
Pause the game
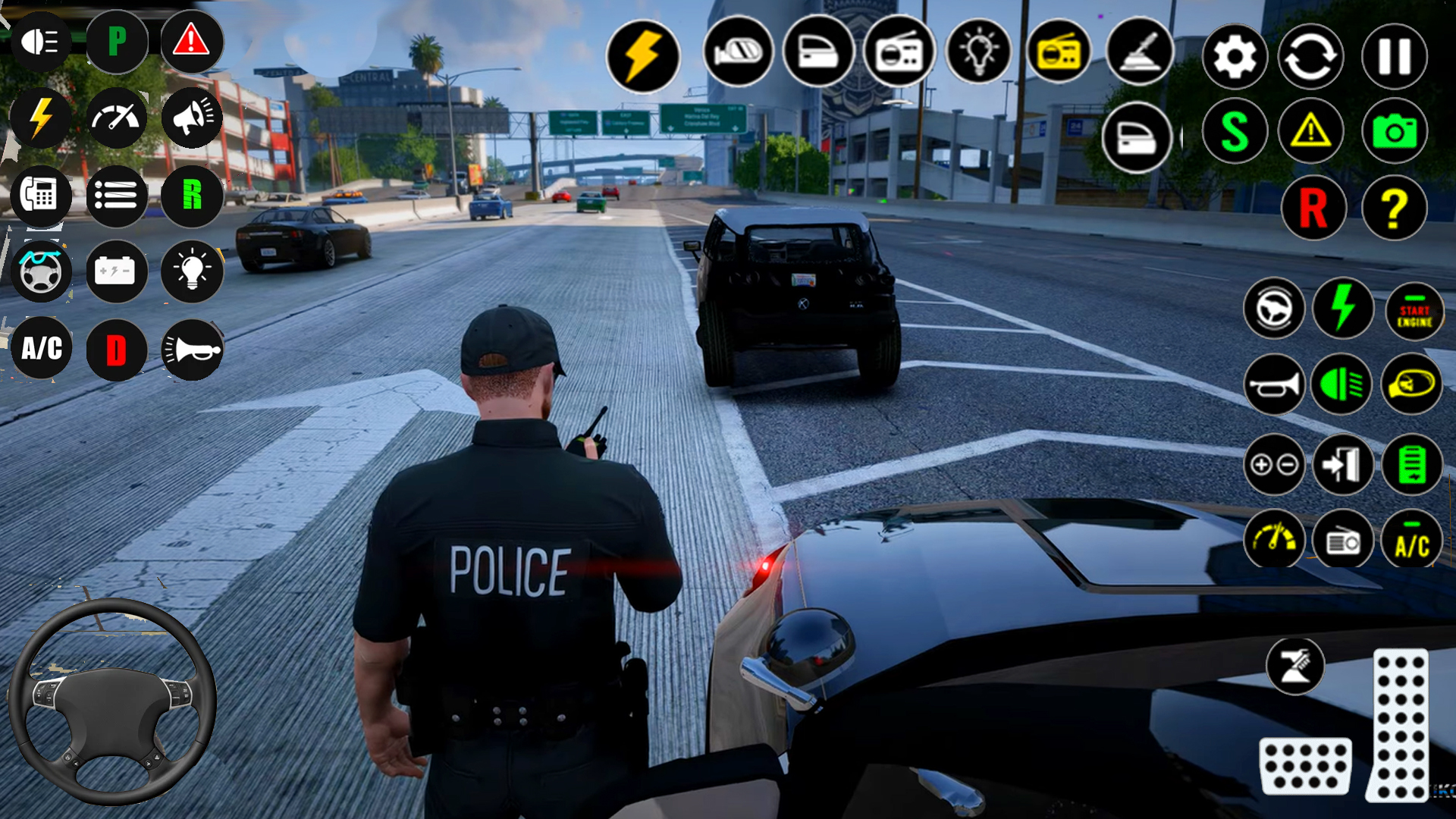pos(1394,57)
